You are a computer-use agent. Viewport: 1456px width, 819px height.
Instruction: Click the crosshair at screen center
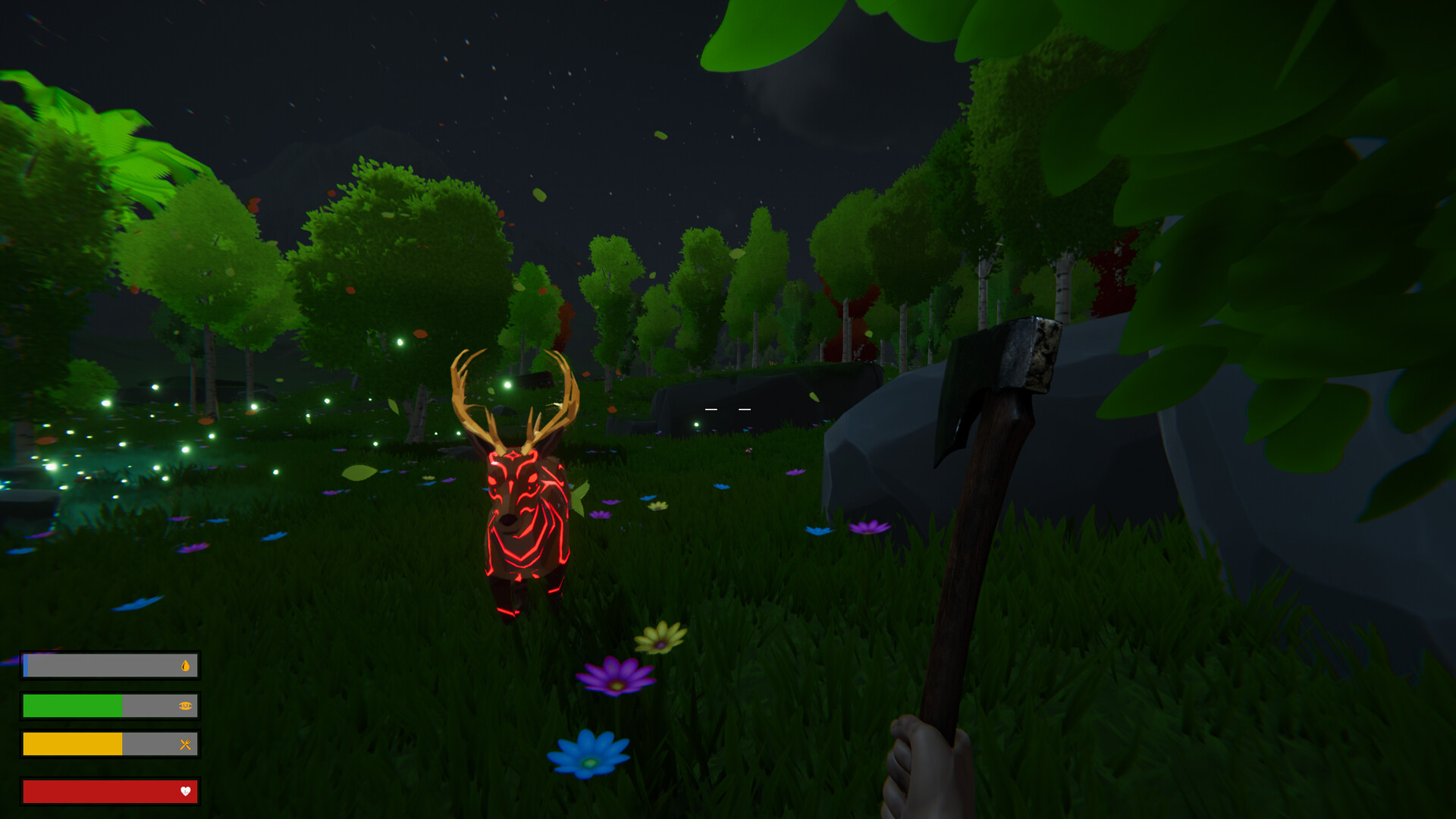[726, 409]
